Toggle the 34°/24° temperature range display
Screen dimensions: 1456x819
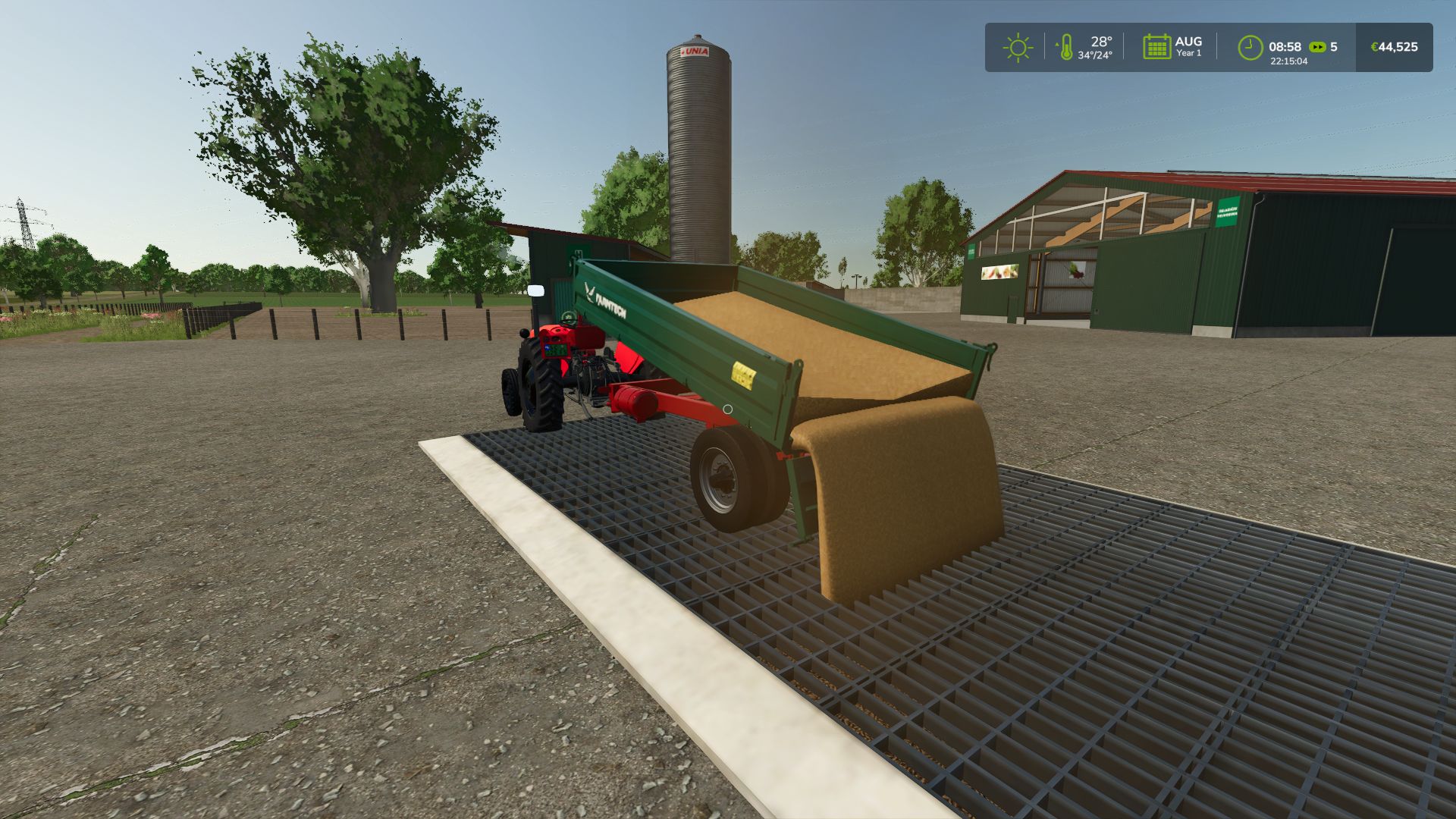pos(1097,55)
